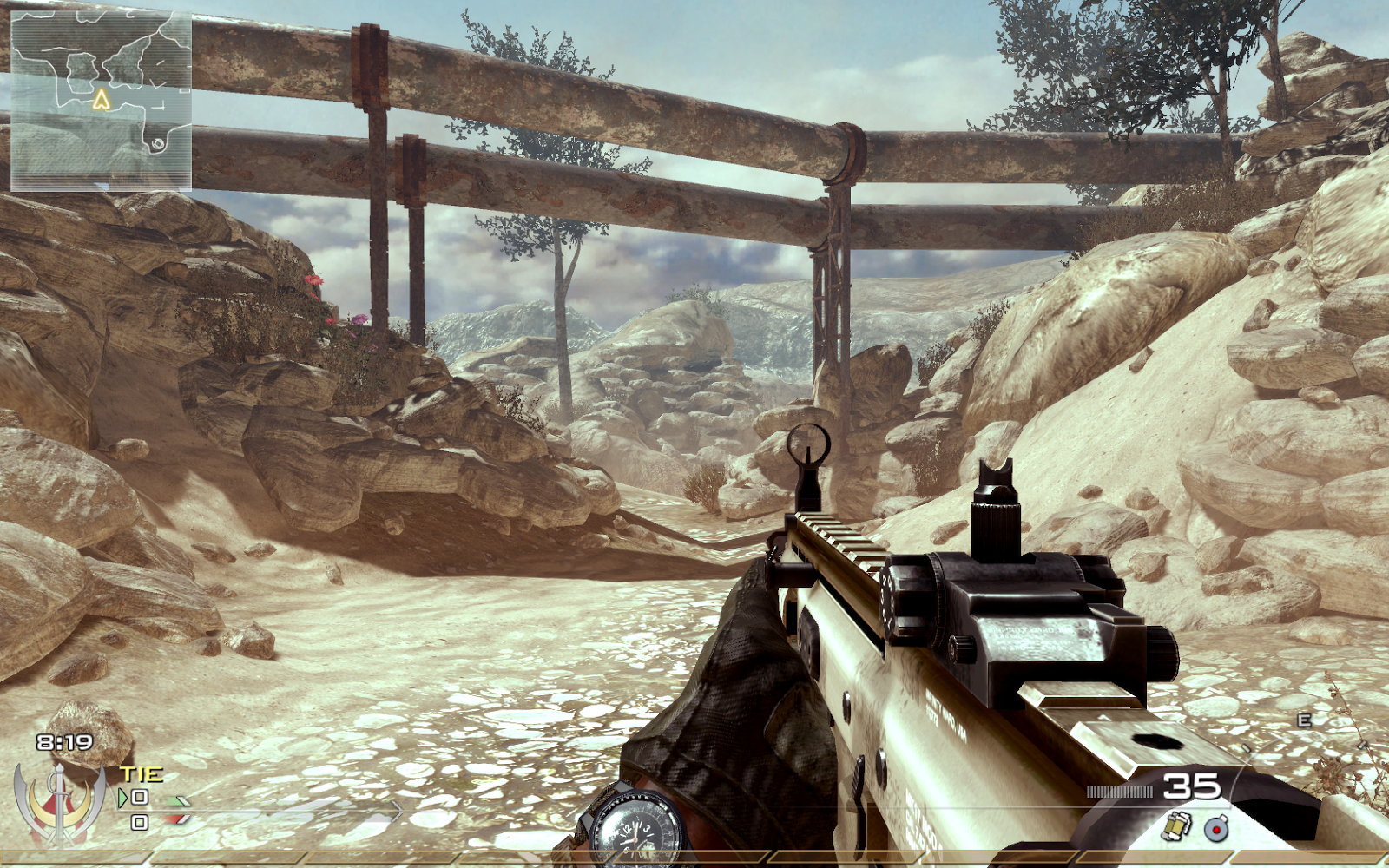Click the angled divider between killstreak bars
This screenshot has height=868, width=1389.
(x=152, y=857)
